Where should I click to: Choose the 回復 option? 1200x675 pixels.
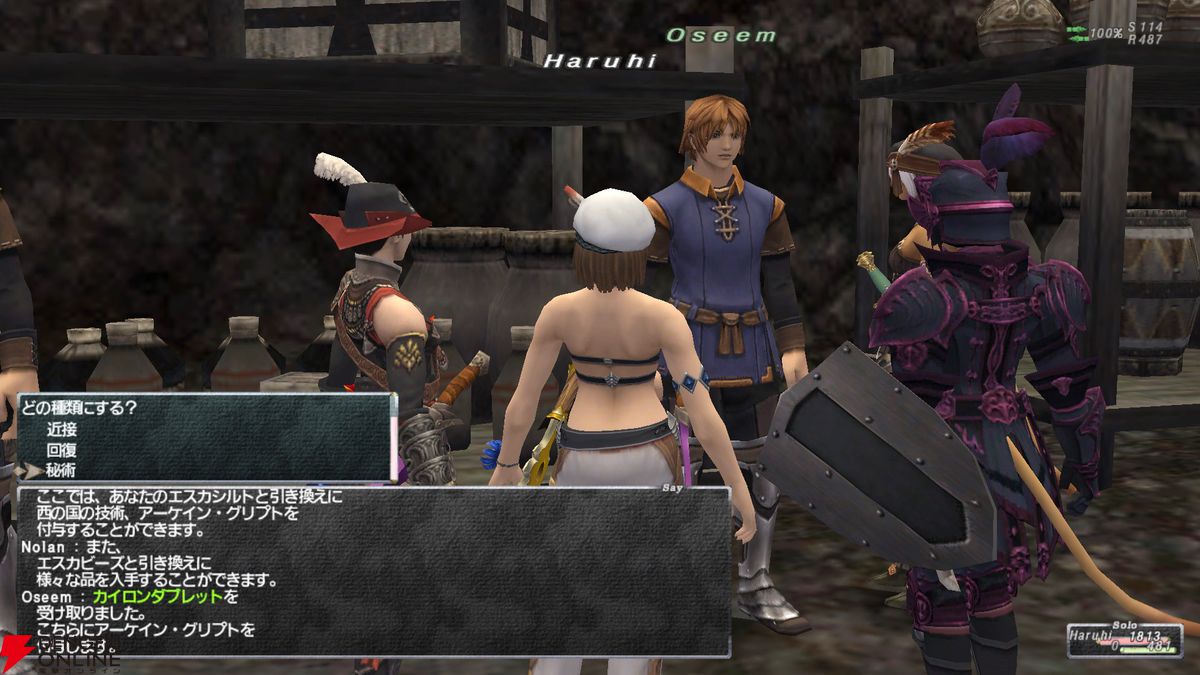[61, 450]
